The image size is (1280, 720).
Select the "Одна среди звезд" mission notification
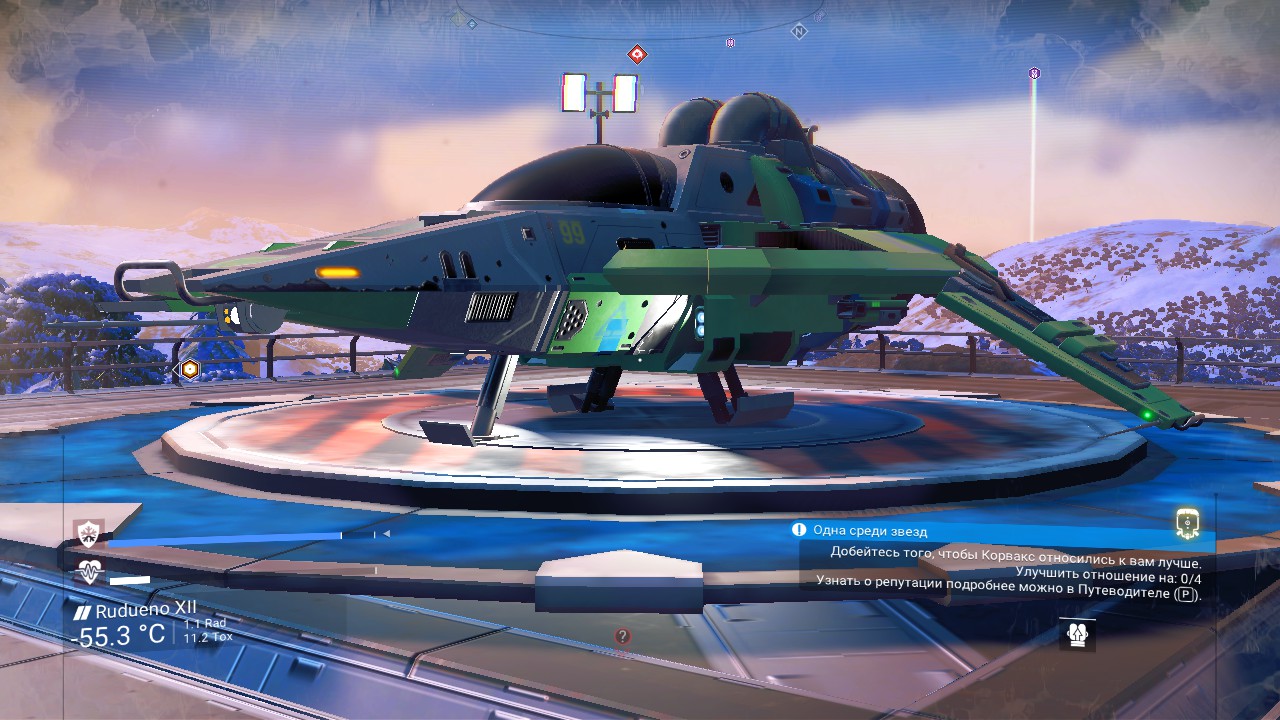click(x=869, y=531)
